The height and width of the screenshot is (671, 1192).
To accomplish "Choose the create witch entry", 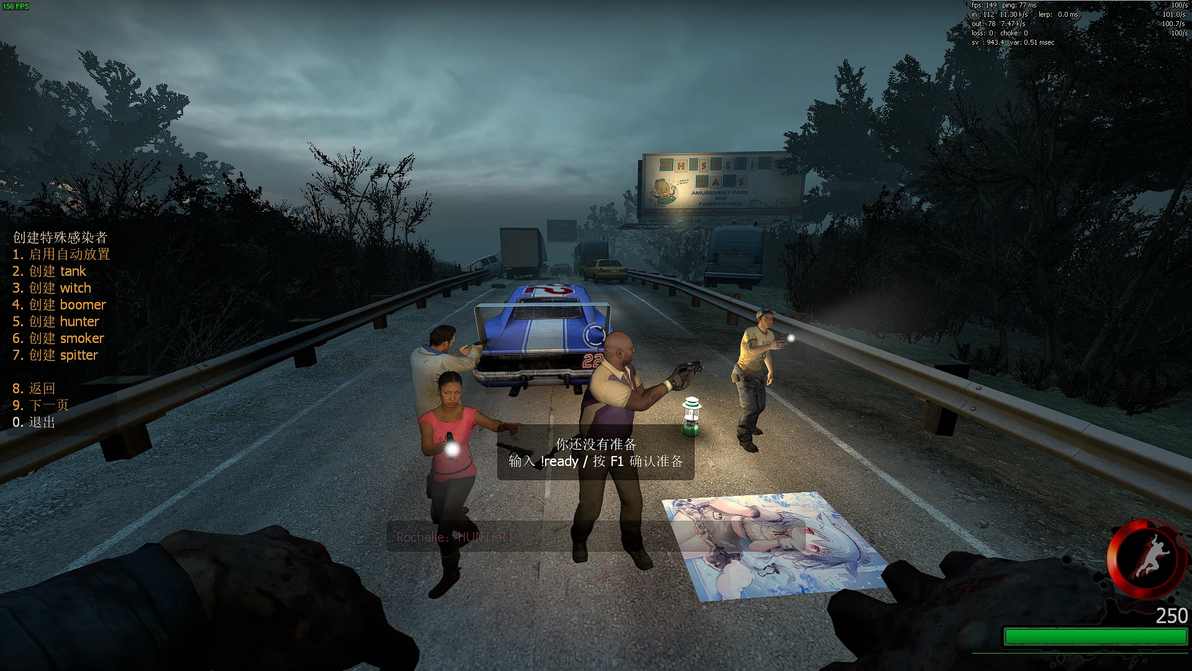I will coord(52,288).
